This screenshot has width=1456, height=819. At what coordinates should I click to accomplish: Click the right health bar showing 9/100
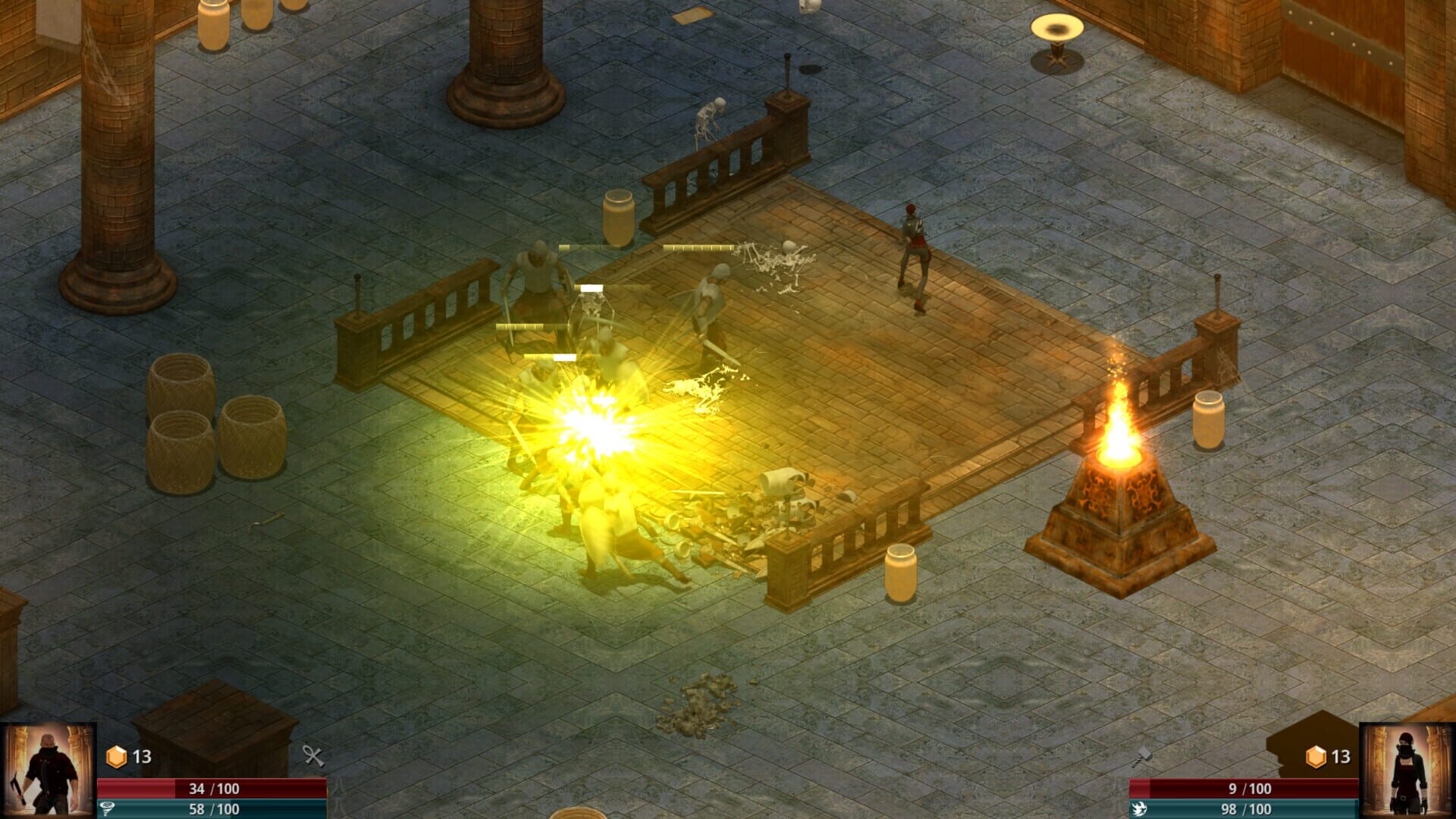[x=1242, y=789]
